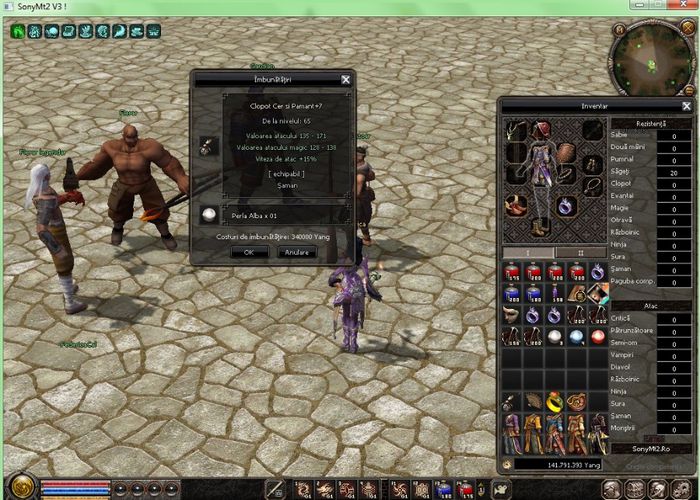Close the Îmbunătățiri upgrade dialog
Screen dimensions: 700x500
346,79
